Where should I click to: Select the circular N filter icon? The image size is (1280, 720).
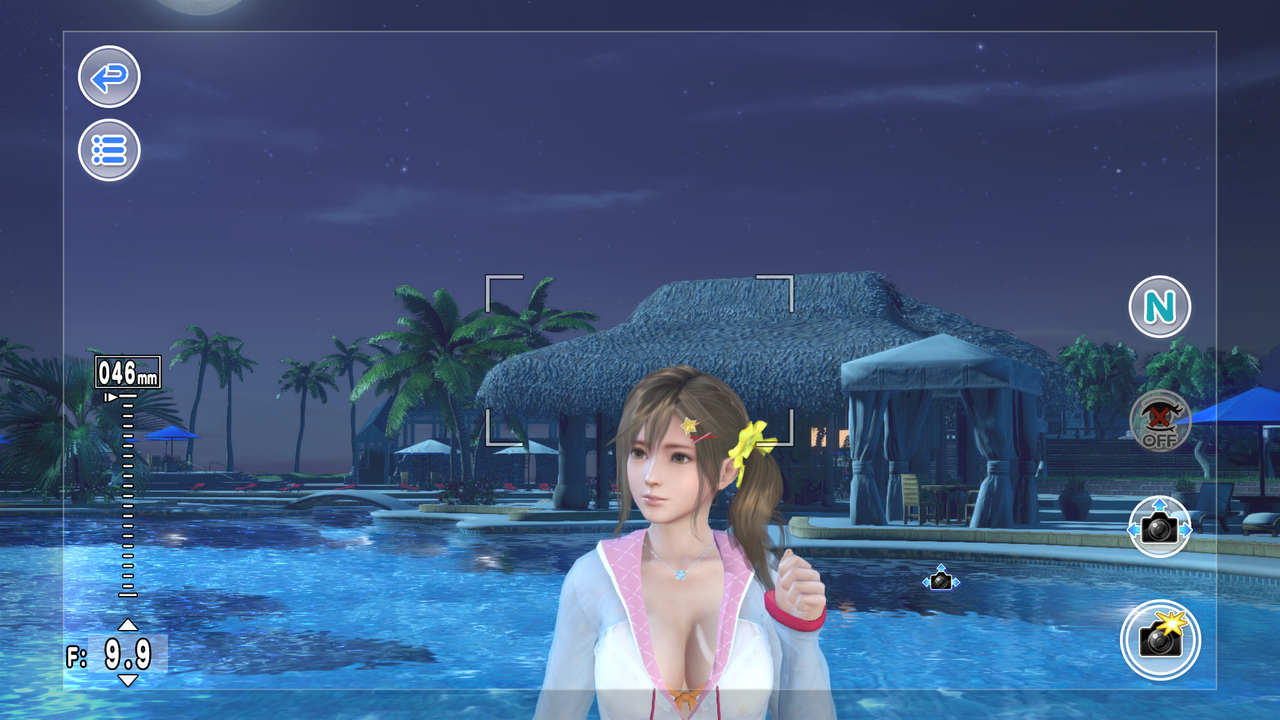click(1159, 307)
